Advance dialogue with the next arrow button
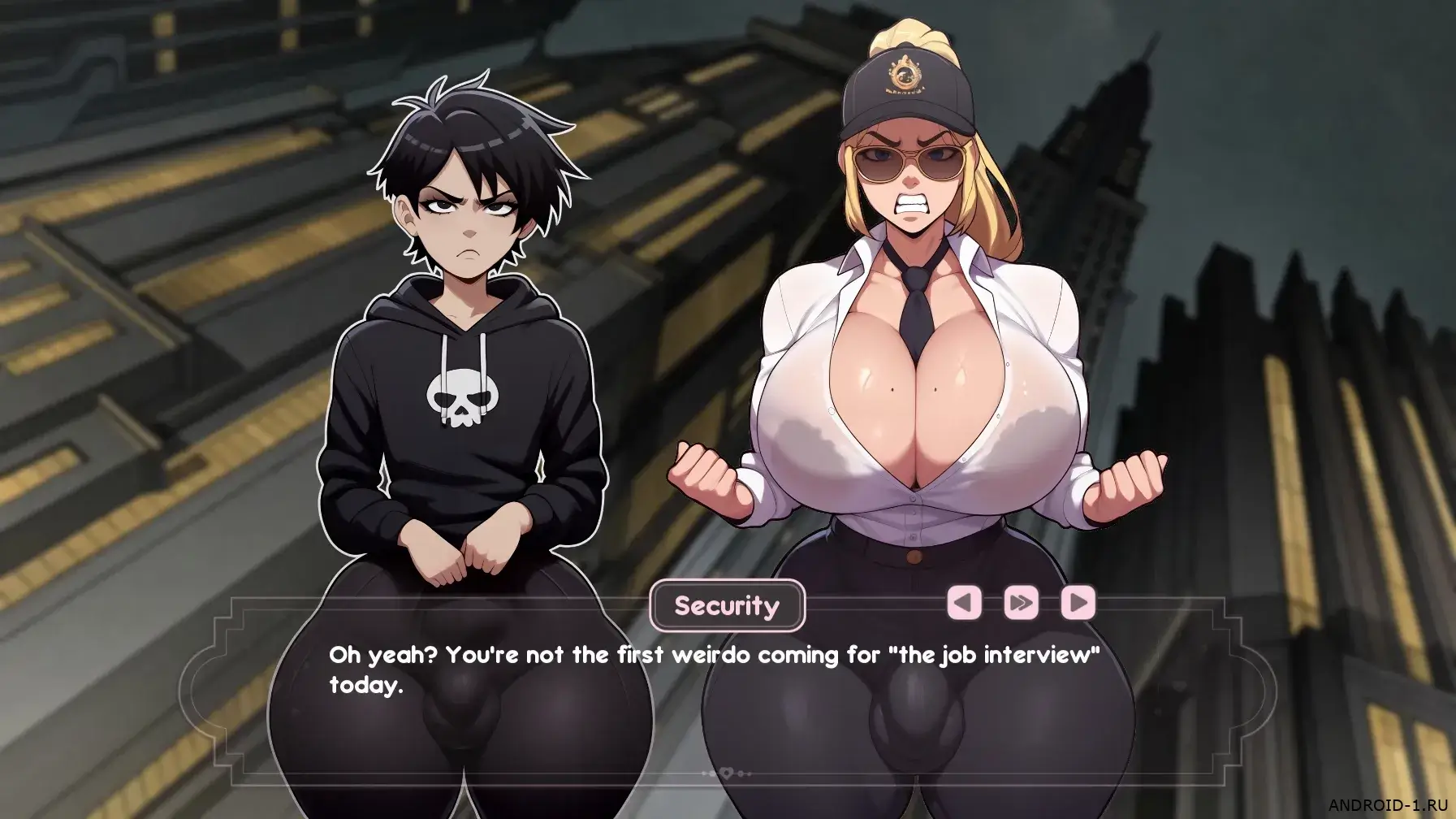 pyautogui.click(x=1078, y=603)
